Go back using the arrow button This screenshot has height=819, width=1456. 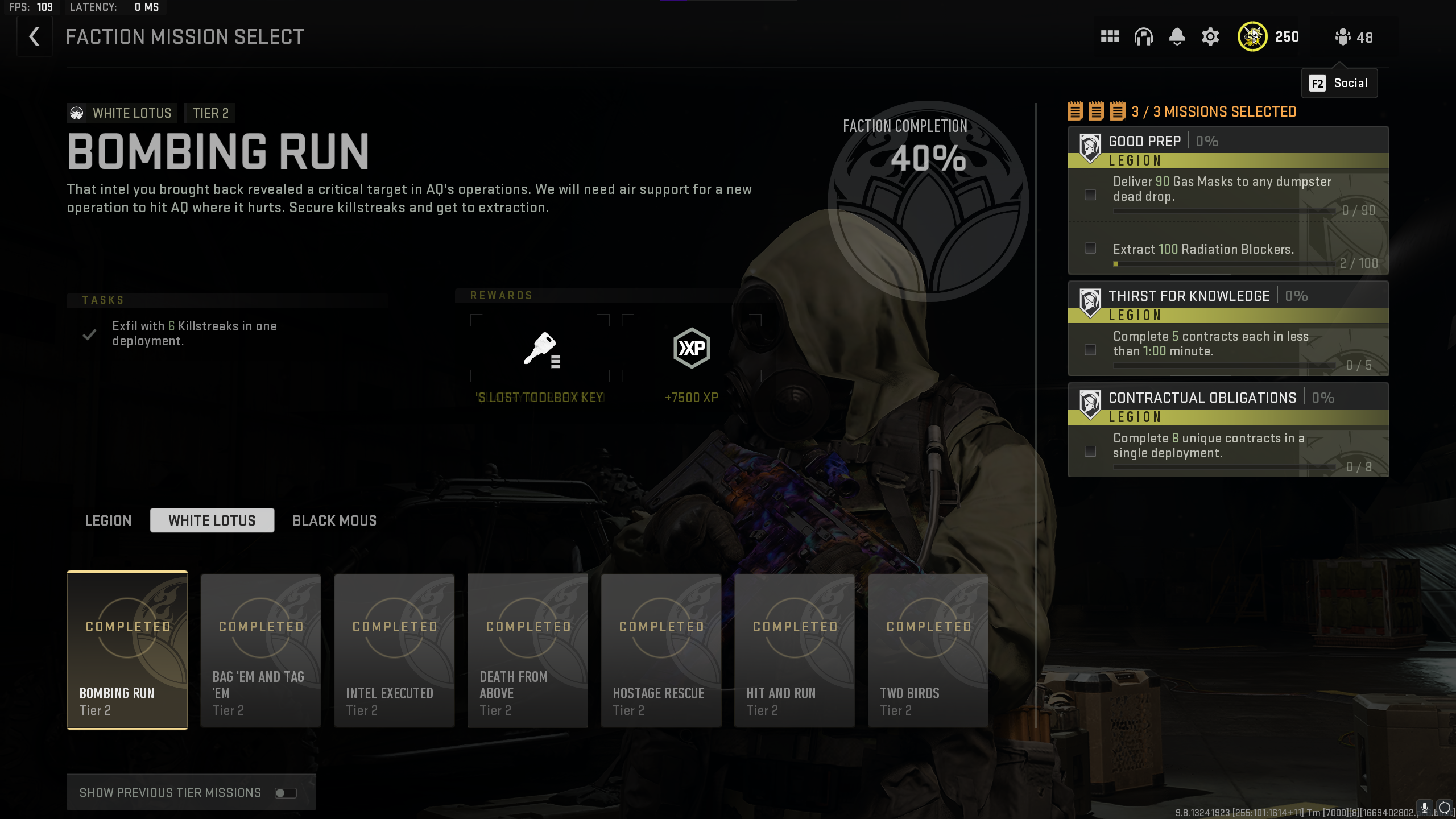tap(34, 37)
